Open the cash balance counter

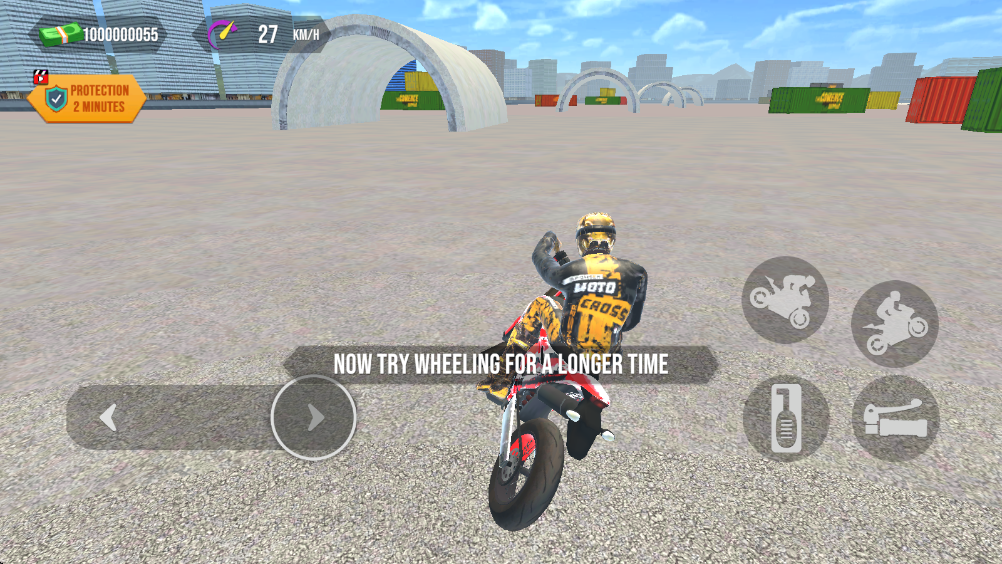click(x=98, y=35)
